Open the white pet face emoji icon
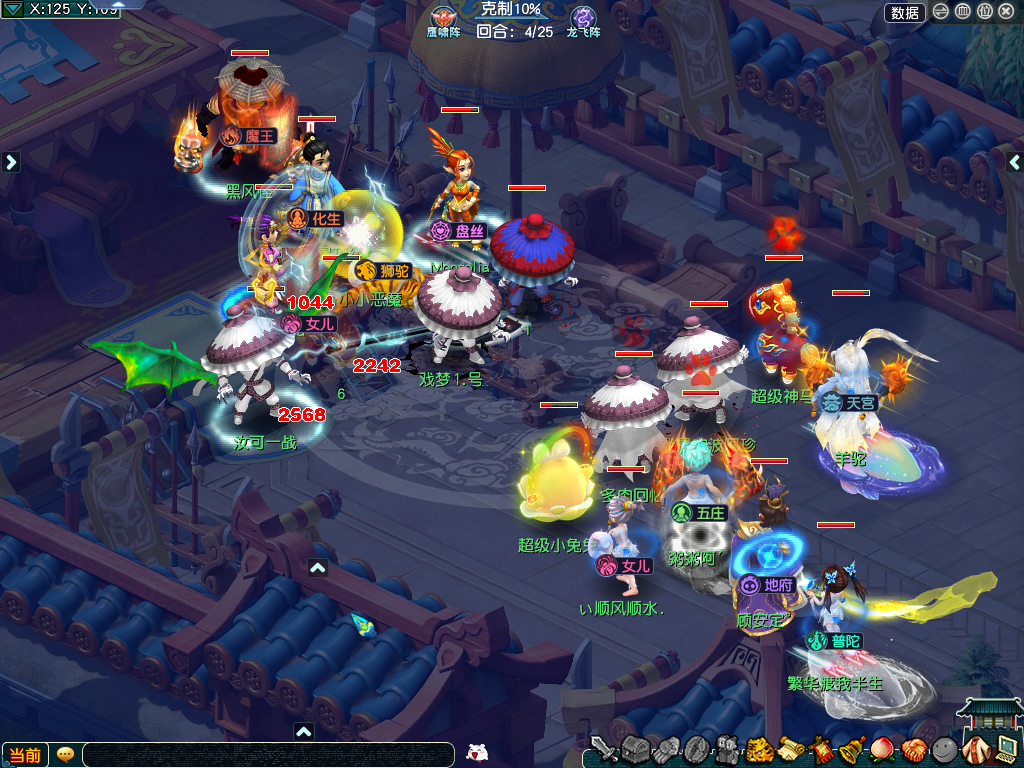Viewport: 1024px width, 768px height. (x=479, y=753)
